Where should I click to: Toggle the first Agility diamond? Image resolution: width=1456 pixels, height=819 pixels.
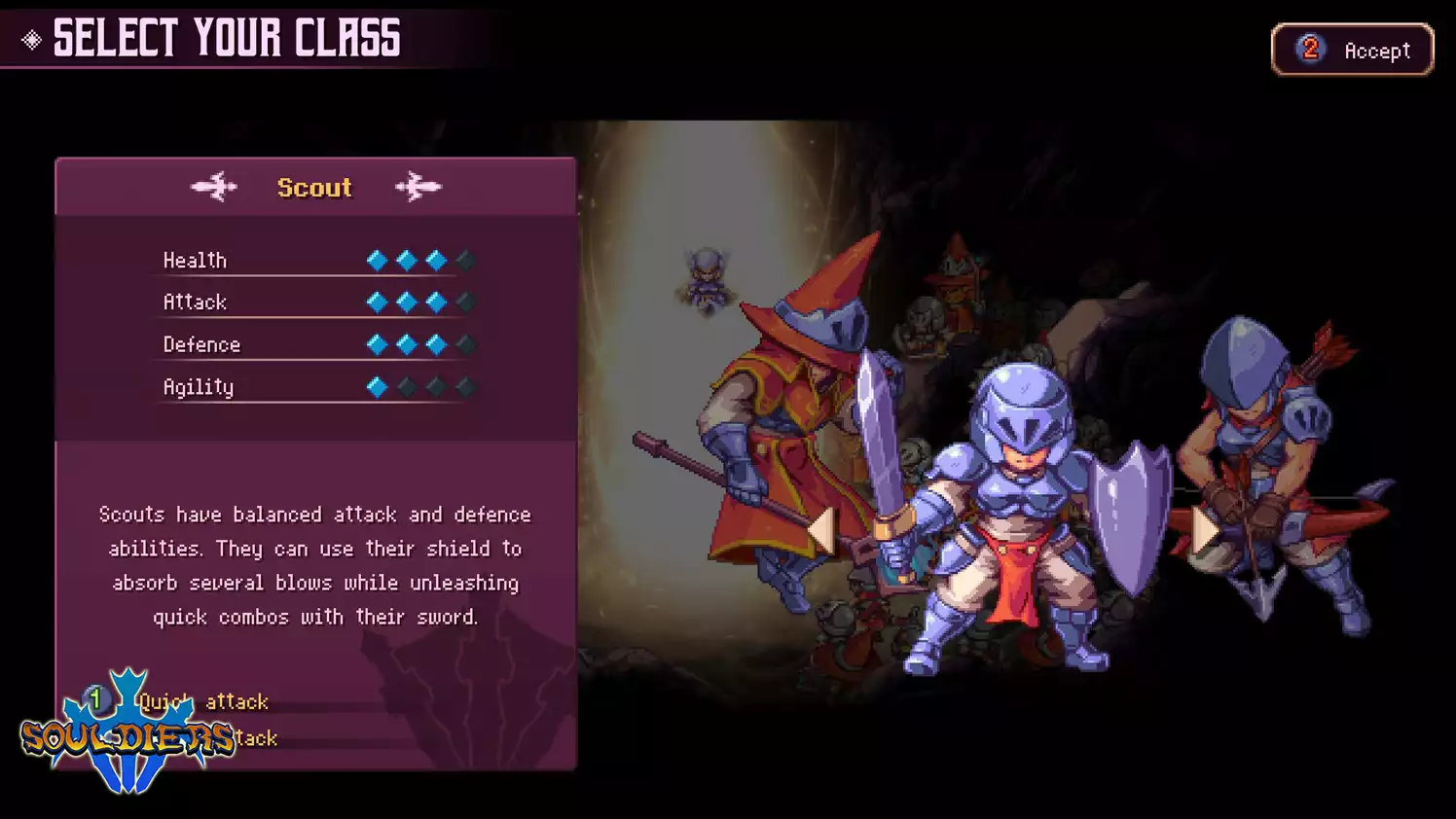[x=375, y=385]
